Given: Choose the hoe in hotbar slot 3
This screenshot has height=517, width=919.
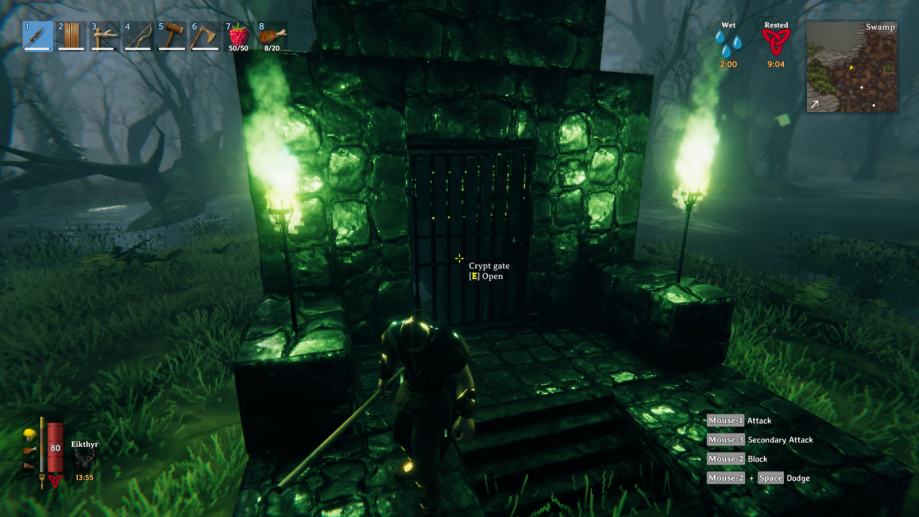Looking at the screenshot, I should pyautogui.click(x=105, y=36).
